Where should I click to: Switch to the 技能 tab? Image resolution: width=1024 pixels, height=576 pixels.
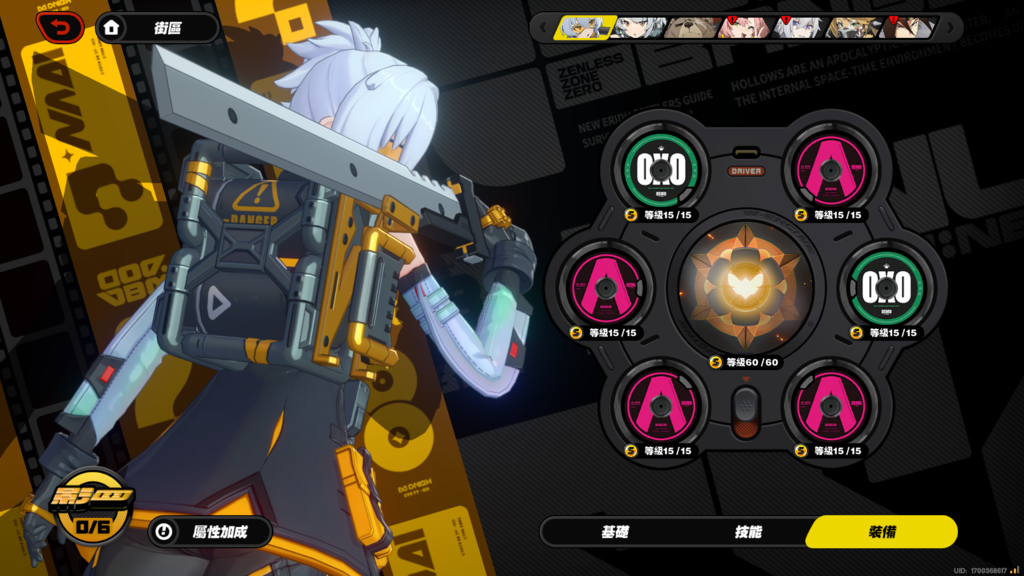point(748,532)
